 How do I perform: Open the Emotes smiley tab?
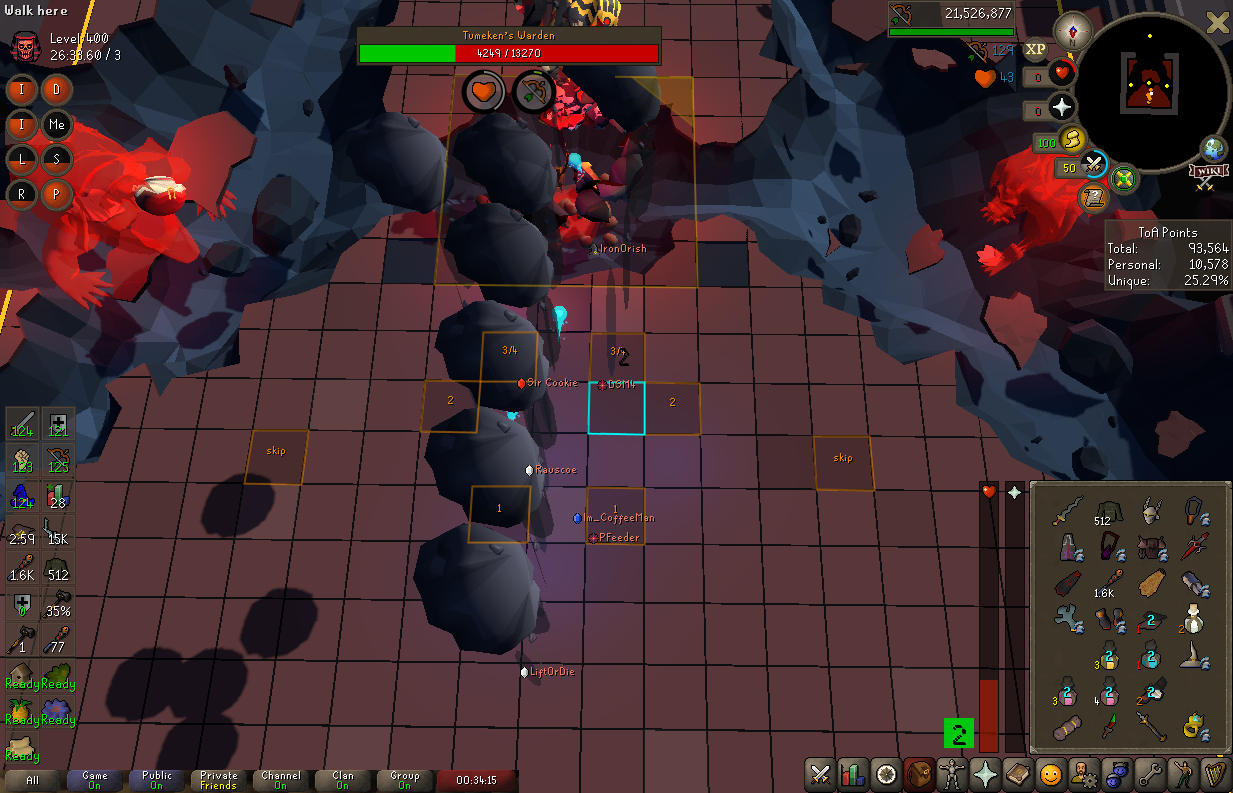(x=1051, y=773)
